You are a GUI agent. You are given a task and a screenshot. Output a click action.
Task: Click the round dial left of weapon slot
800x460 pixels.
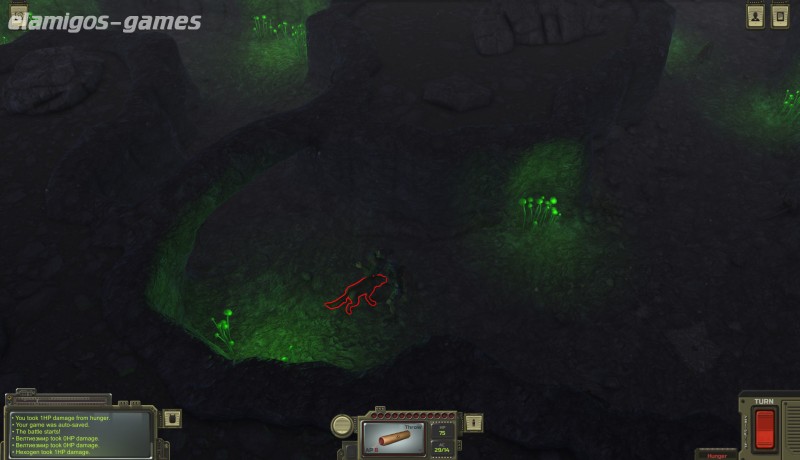[342, 425]
